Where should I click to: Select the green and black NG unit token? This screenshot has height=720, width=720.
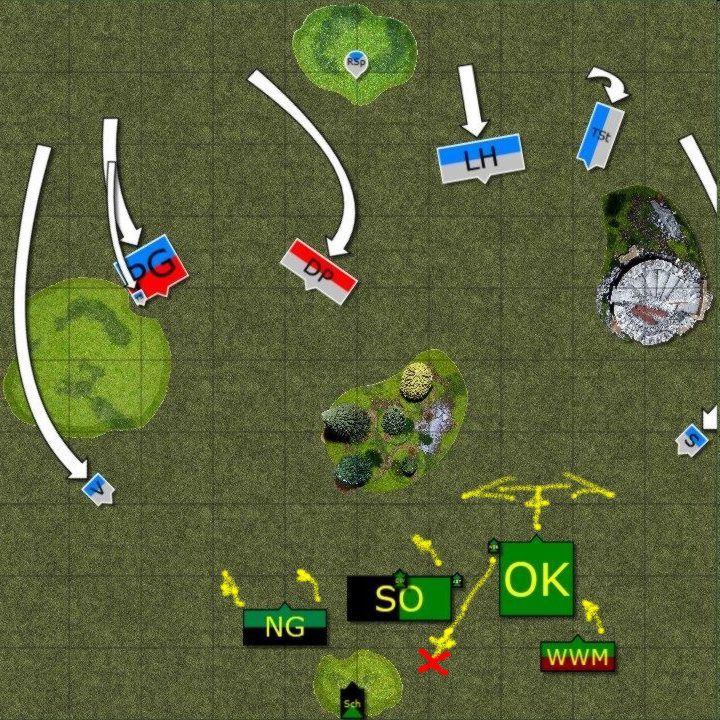point(285,626)
